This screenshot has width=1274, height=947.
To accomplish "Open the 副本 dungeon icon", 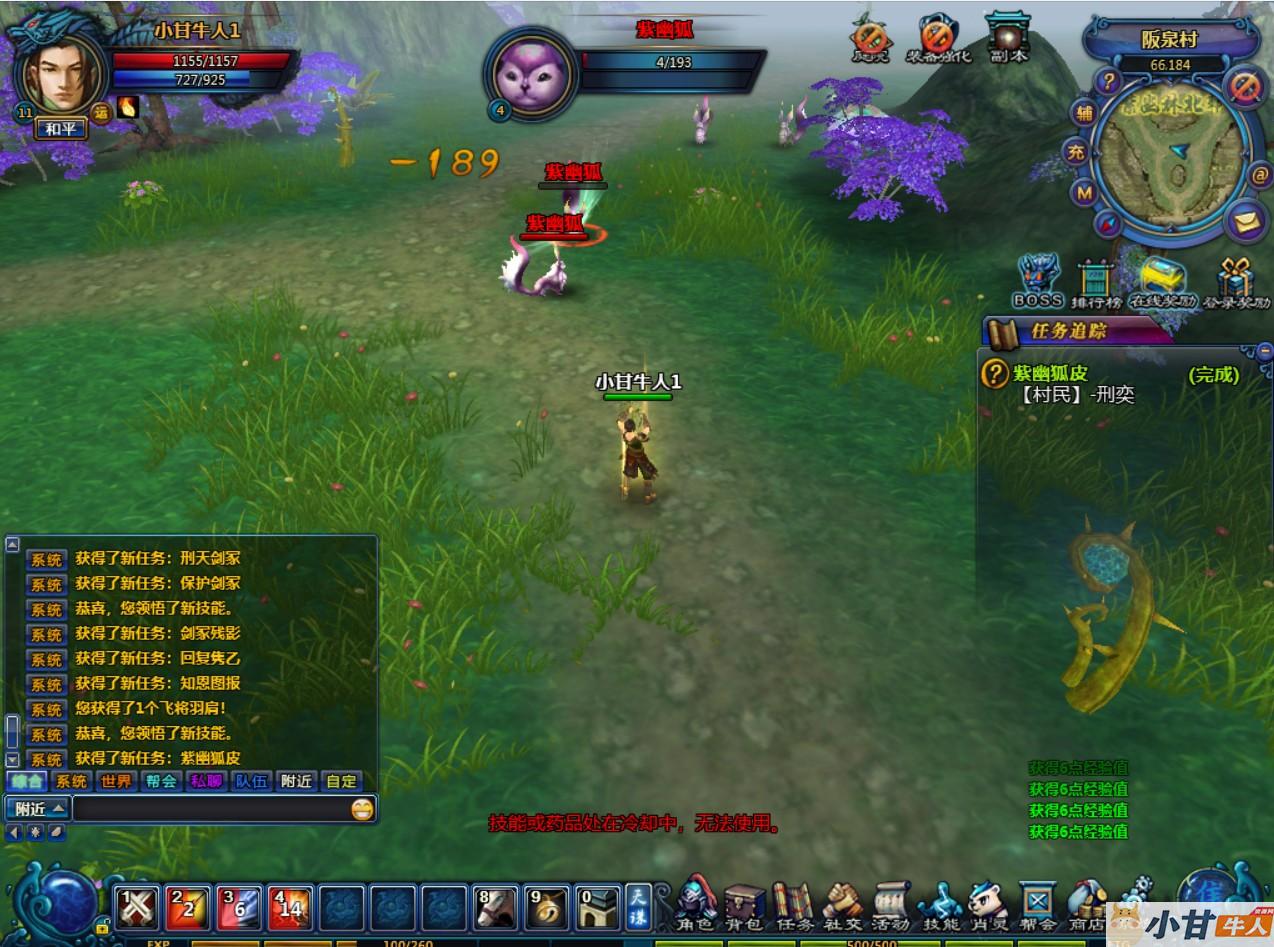I will click(x=1007, y=38).
